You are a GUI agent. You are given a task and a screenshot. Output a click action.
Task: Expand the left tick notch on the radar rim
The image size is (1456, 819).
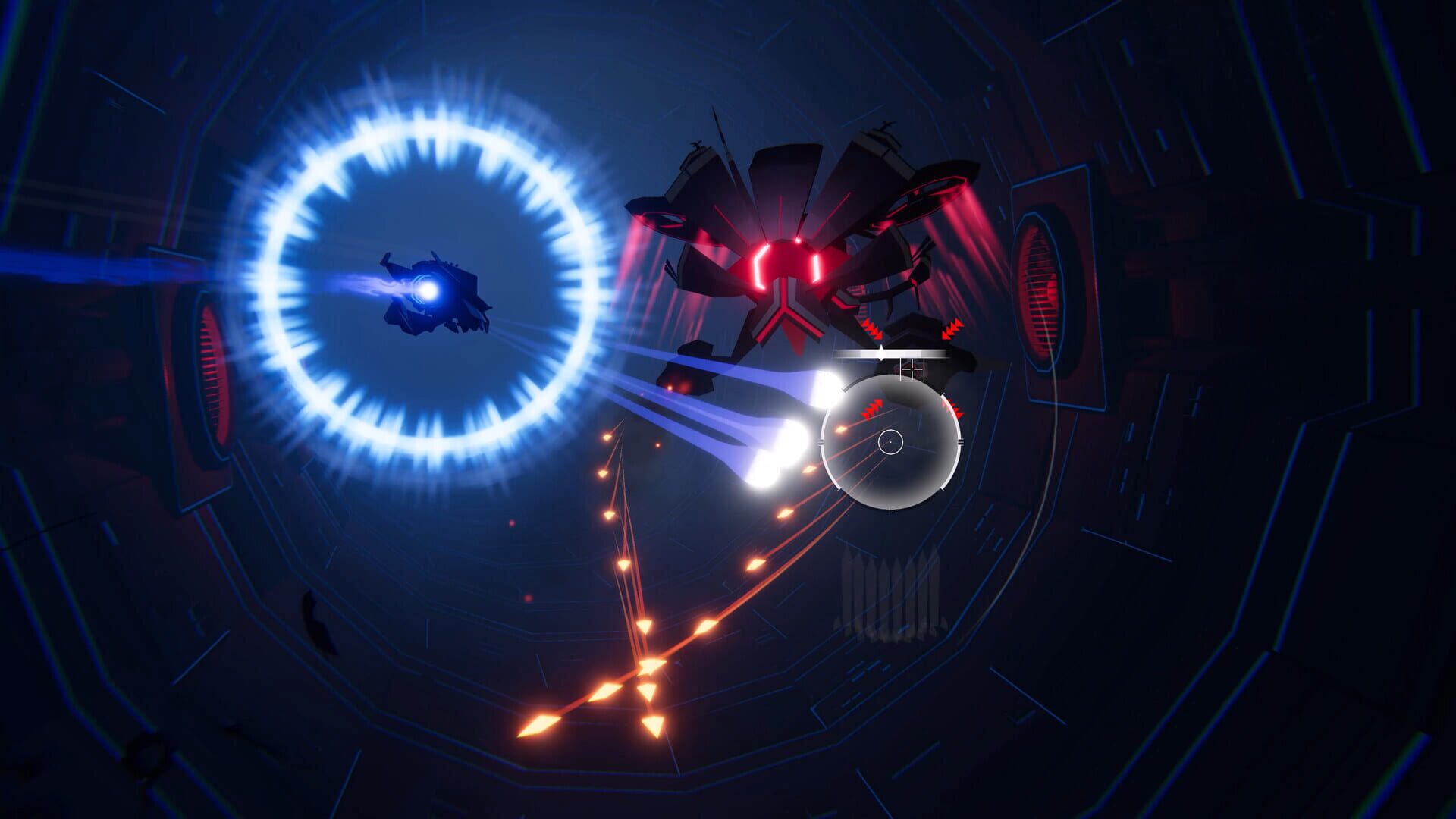tap(821, 441)
